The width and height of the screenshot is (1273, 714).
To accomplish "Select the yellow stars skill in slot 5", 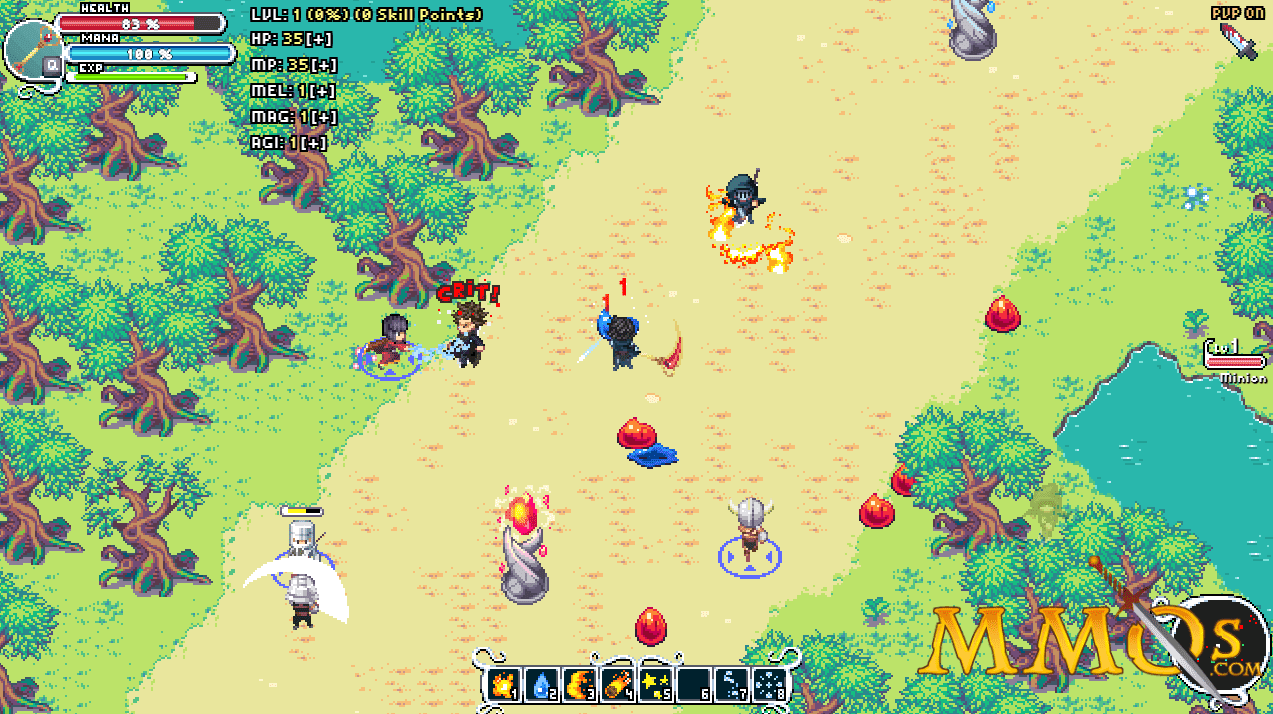I will [655, 685].
